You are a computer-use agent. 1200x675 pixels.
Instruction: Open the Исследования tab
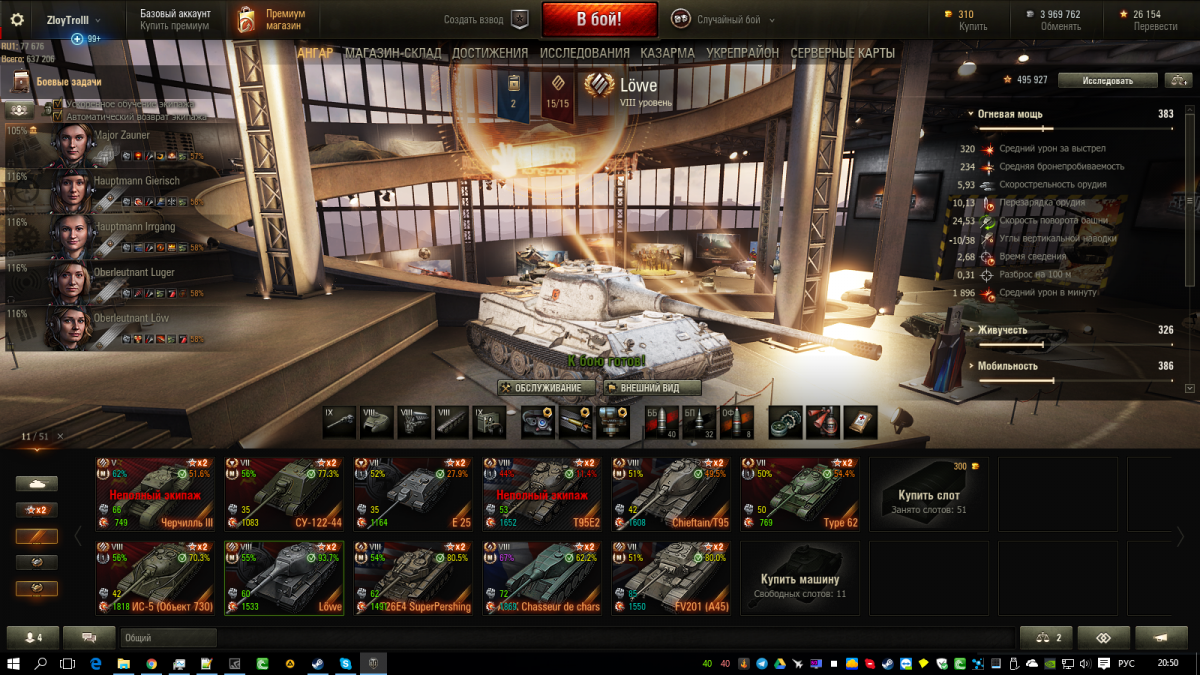pos(584,53)
